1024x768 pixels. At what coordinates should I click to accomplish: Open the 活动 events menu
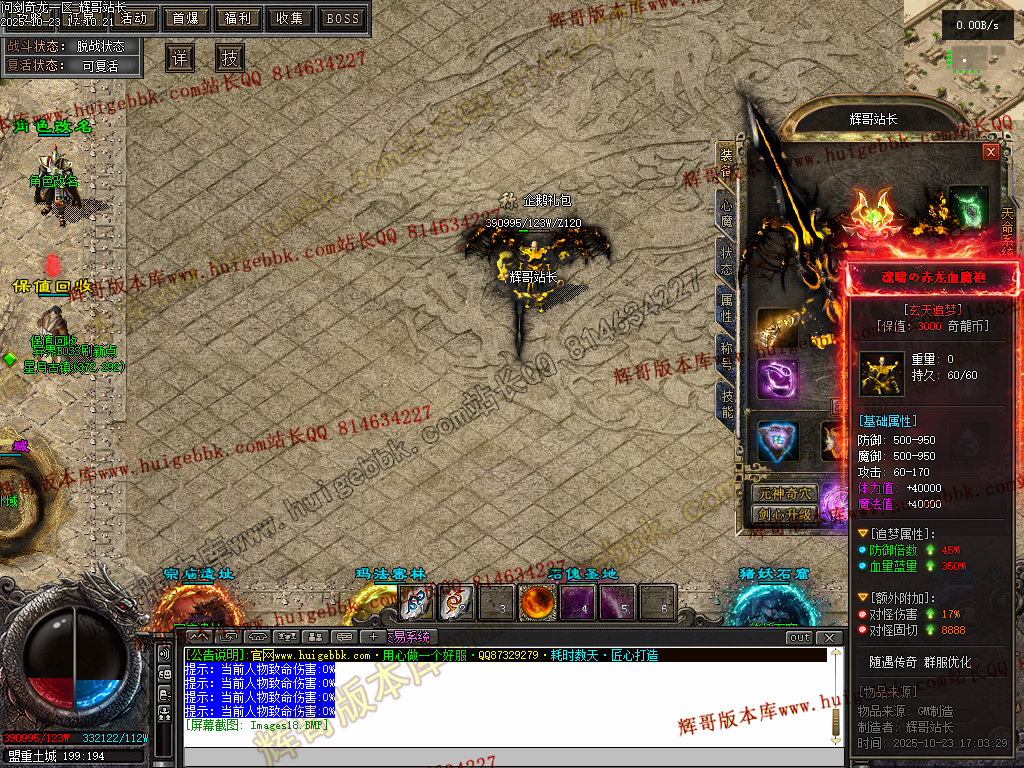pyautogui.click(x=133, y=18)
